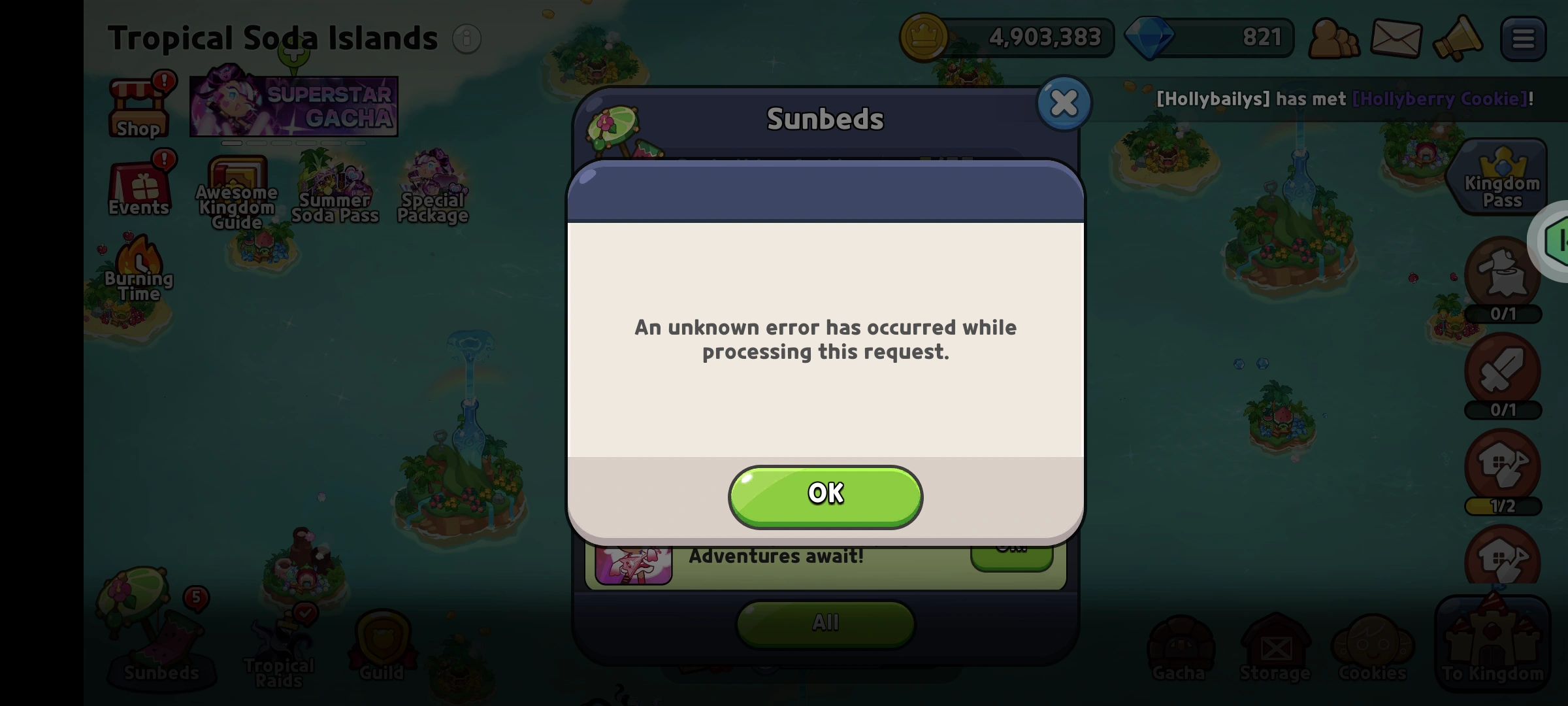Open Storage
This screenshot has height=706, width=1568.
(x=1274, y=647)
